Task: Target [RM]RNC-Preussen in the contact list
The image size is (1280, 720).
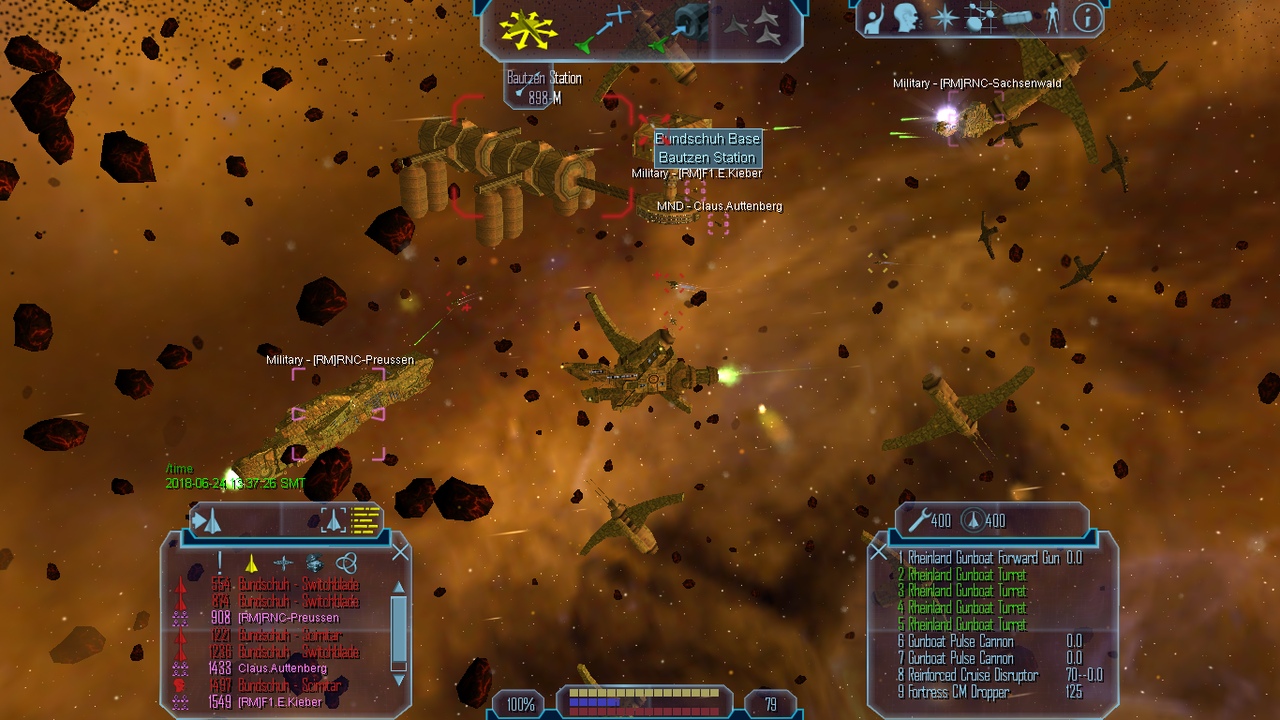Action: (x=288, y=618)
